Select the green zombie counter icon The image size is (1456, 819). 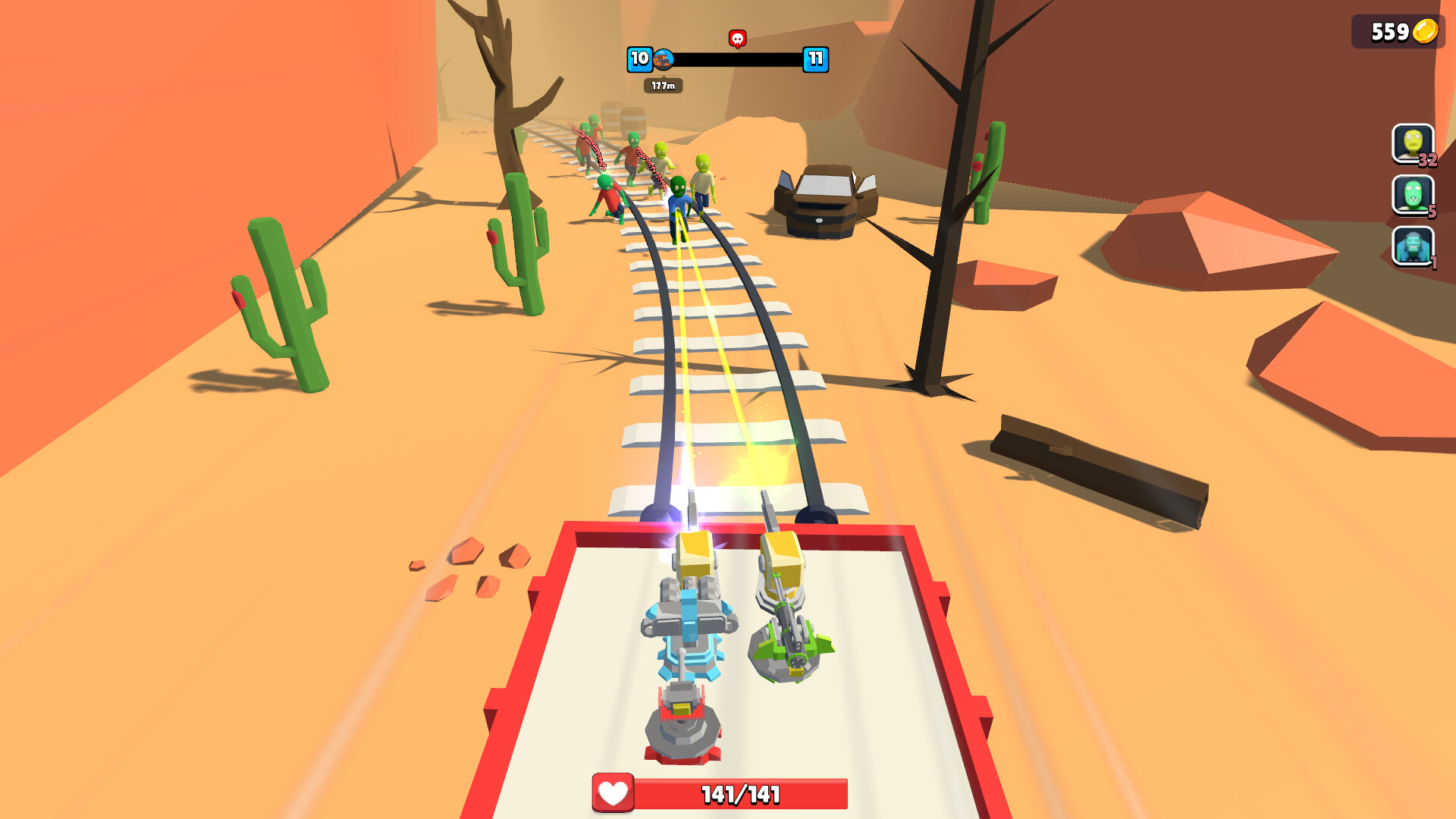tap(1412, 196)
